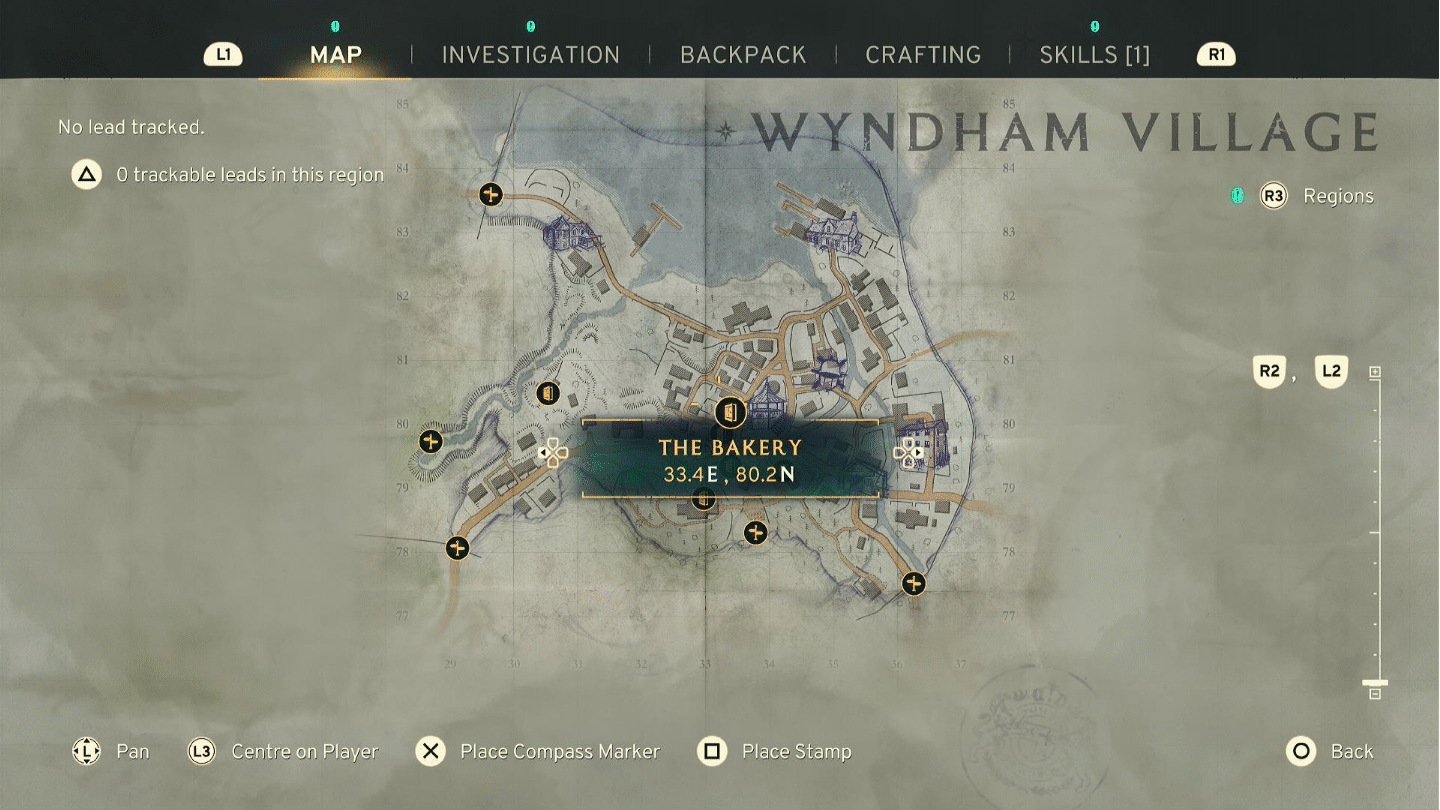Screen dimensions: 1440x810
Task: Click the plus icon on zoom bar
Action: click(x=1375, y=372)
